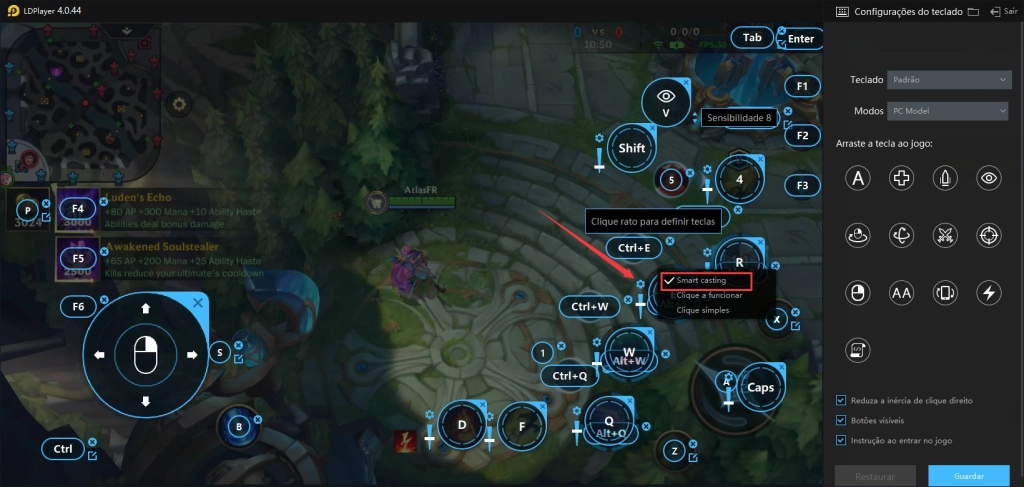Click the Restaurar button
The image size is (1024, 487).
[x=876, y=476]
